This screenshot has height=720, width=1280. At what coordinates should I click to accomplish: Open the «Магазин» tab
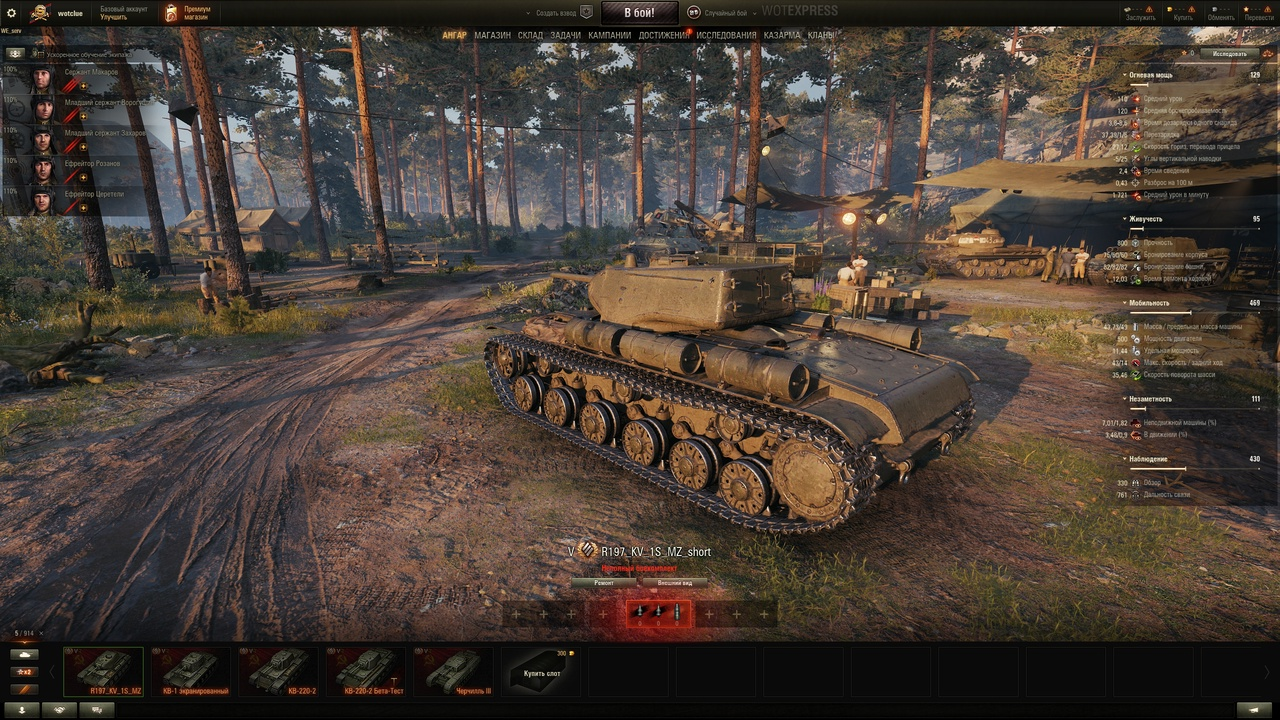point(492,35)
